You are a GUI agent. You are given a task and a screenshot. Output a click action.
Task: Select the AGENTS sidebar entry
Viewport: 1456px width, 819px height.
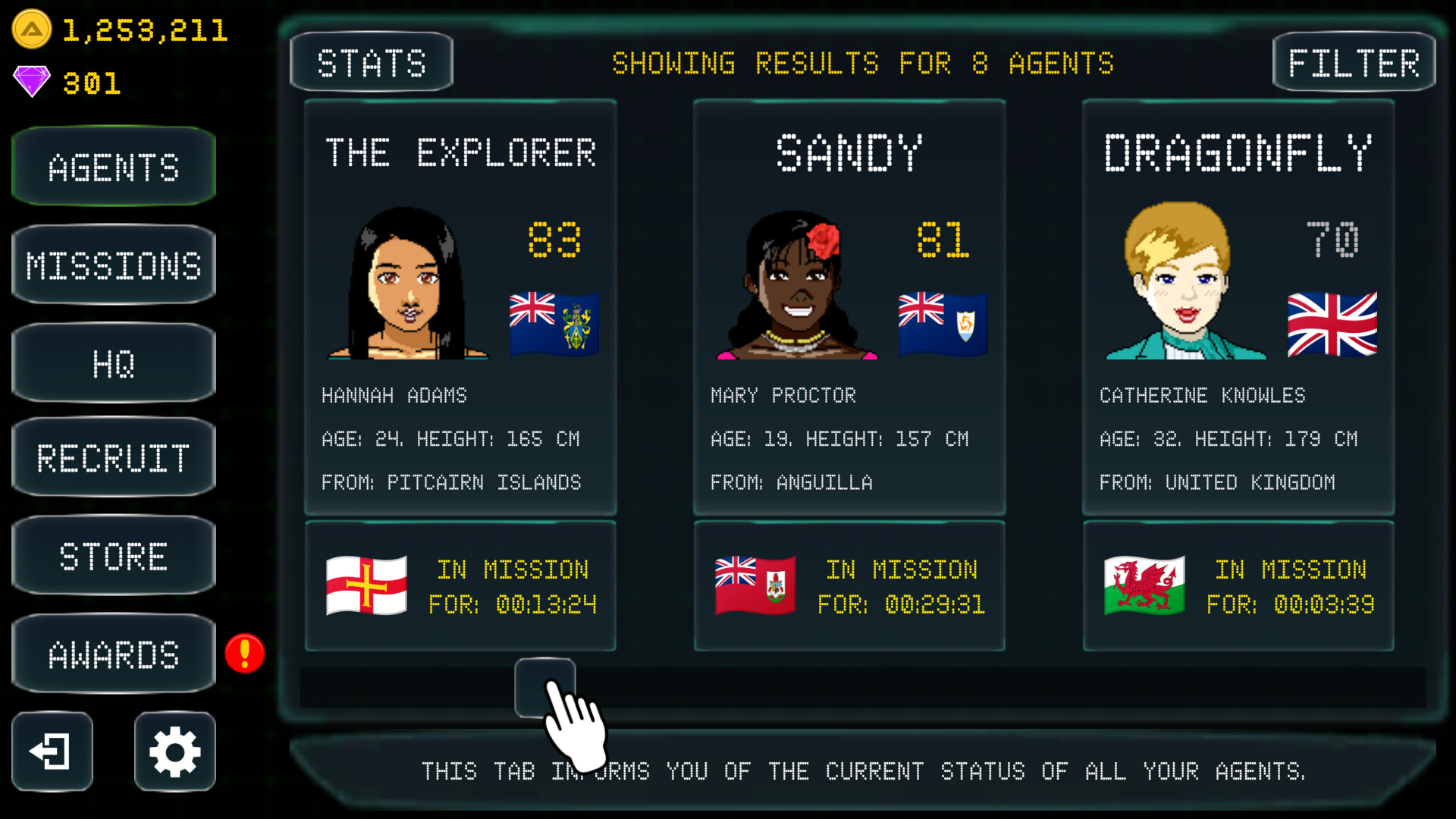(x=114, y=167)
